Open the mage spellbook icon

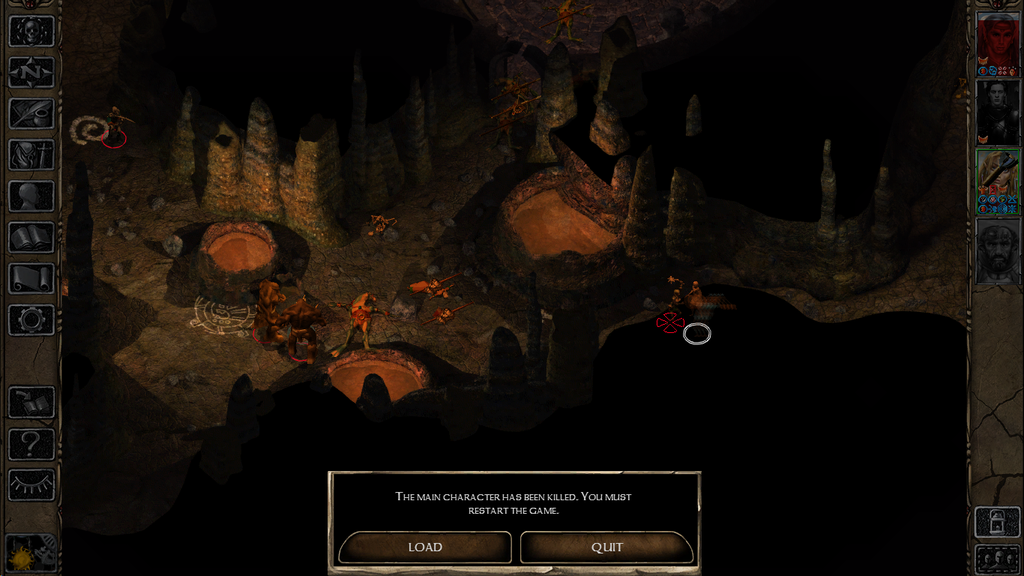point(31,237)
